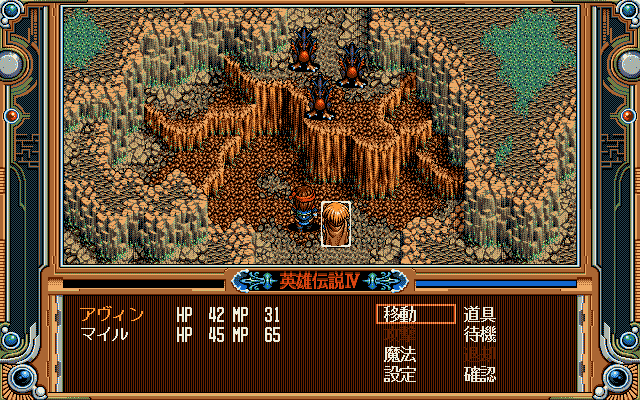
Task: Open the 設定 (Settings) option
Action: click(400, 374)
